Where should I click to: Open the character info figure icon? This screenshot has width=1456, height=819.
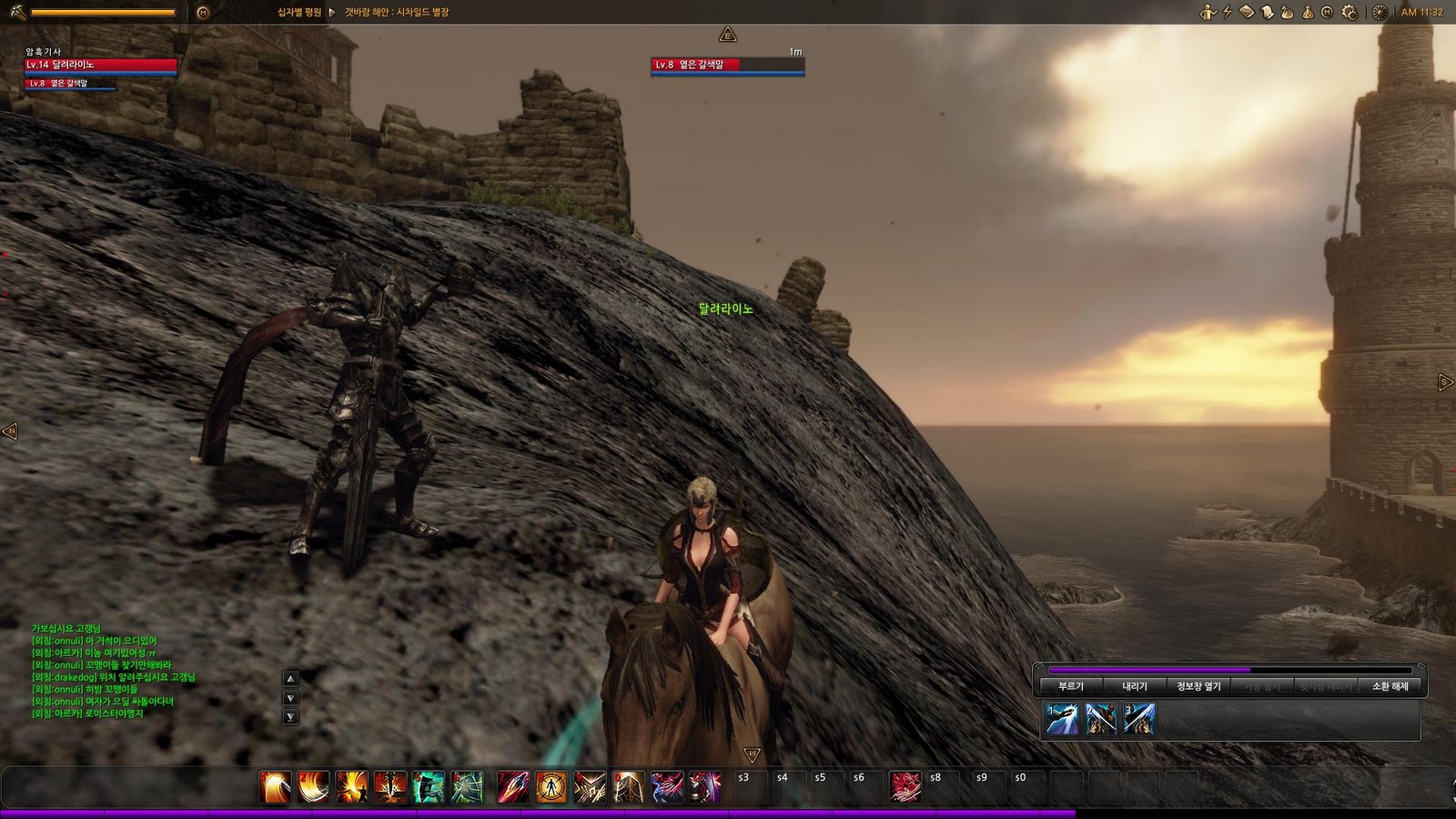click(1208, 13)
